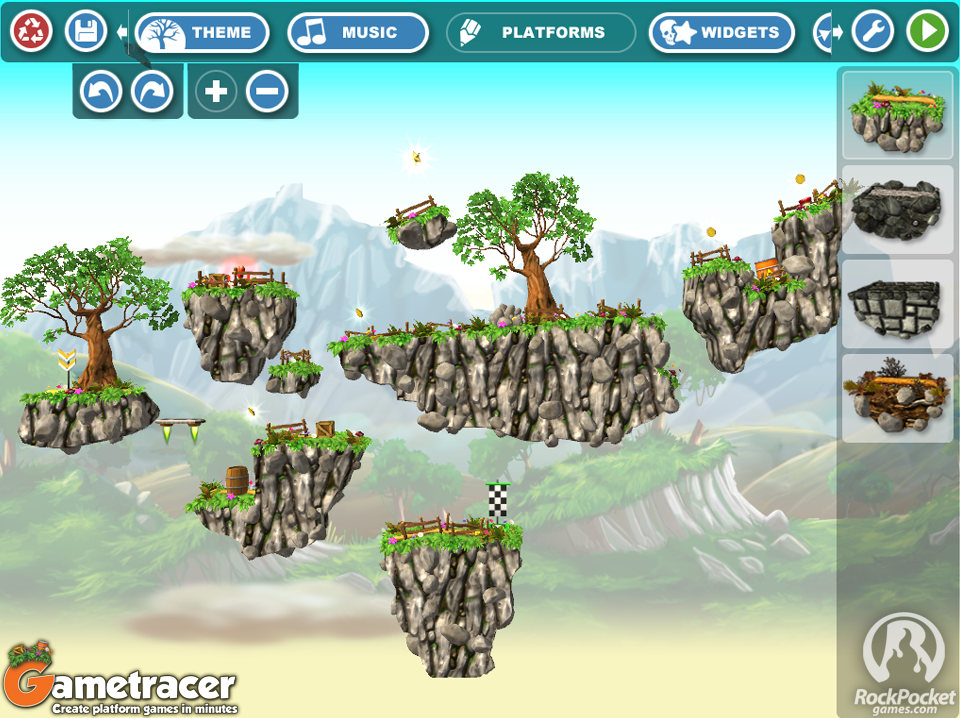960x718 pixels.
Task: Open the Theme tab
Action: click(x=203, y=33)
